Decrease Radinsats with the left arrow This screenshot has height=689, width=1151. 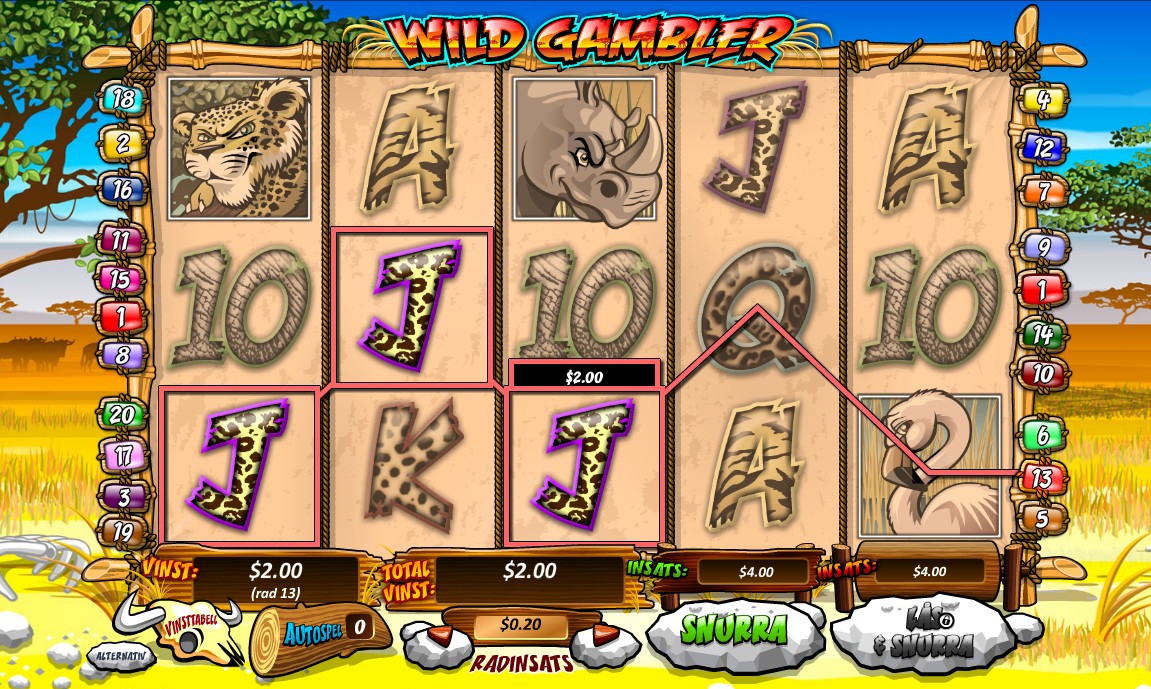440,636
